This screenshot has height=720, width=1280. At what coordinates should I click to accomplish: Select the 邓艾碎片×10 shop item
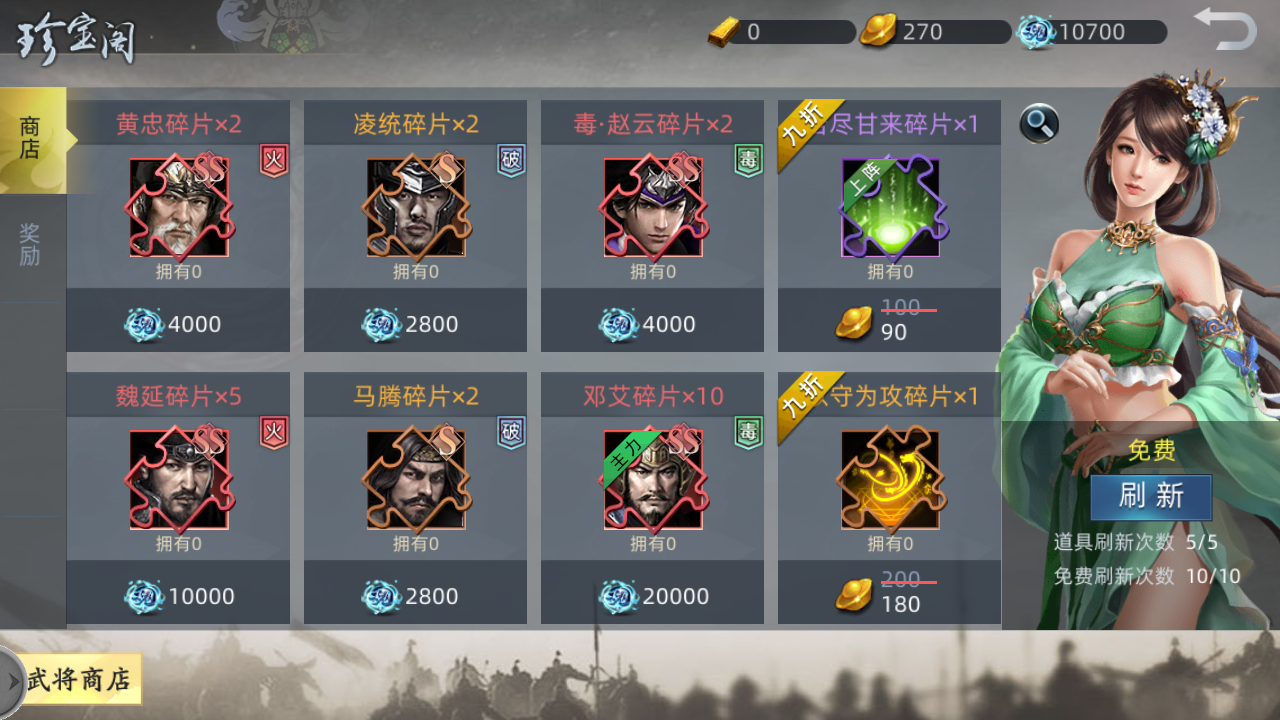point(653,480)
